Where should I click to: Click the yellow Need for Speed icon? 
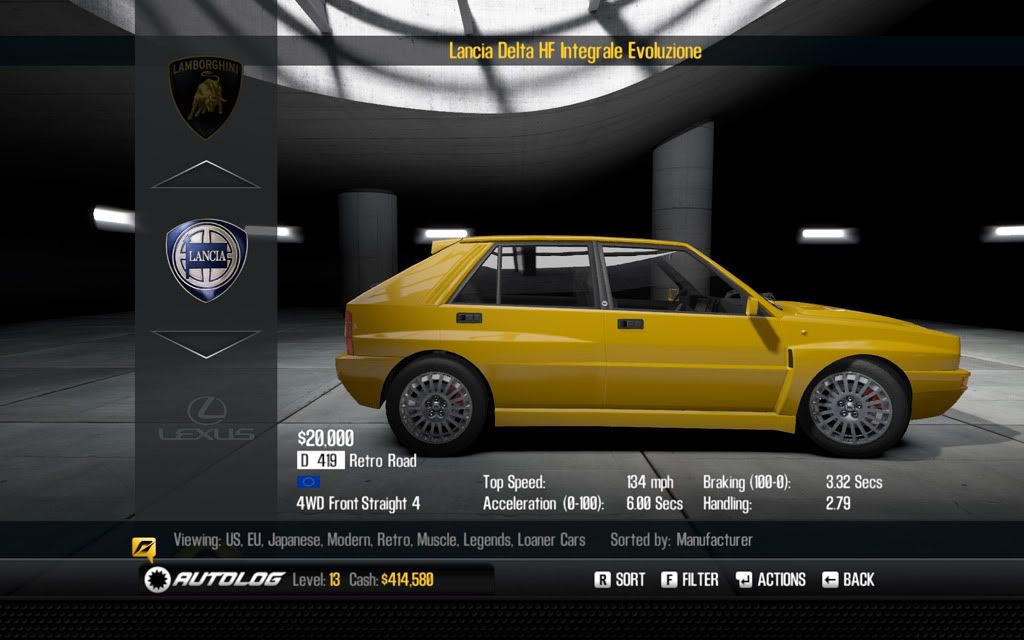(x=144, y=548)
